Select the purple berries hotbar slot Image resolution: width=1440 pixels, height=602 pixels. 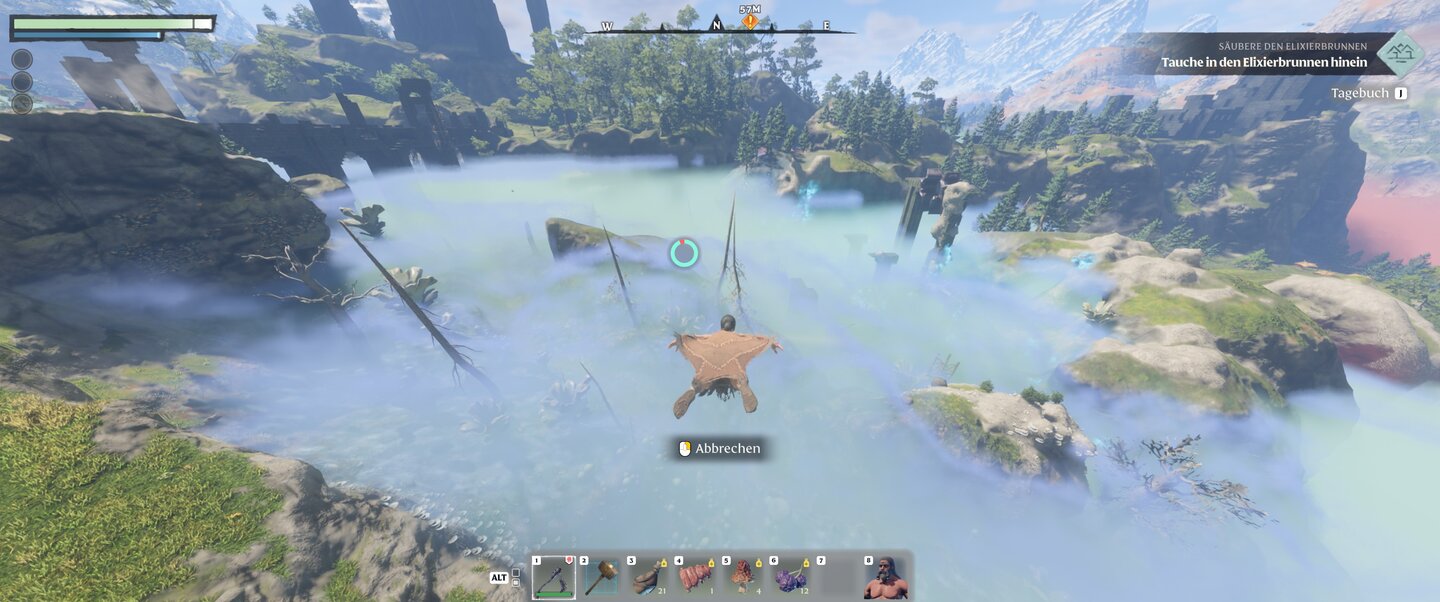click(791, 578)
